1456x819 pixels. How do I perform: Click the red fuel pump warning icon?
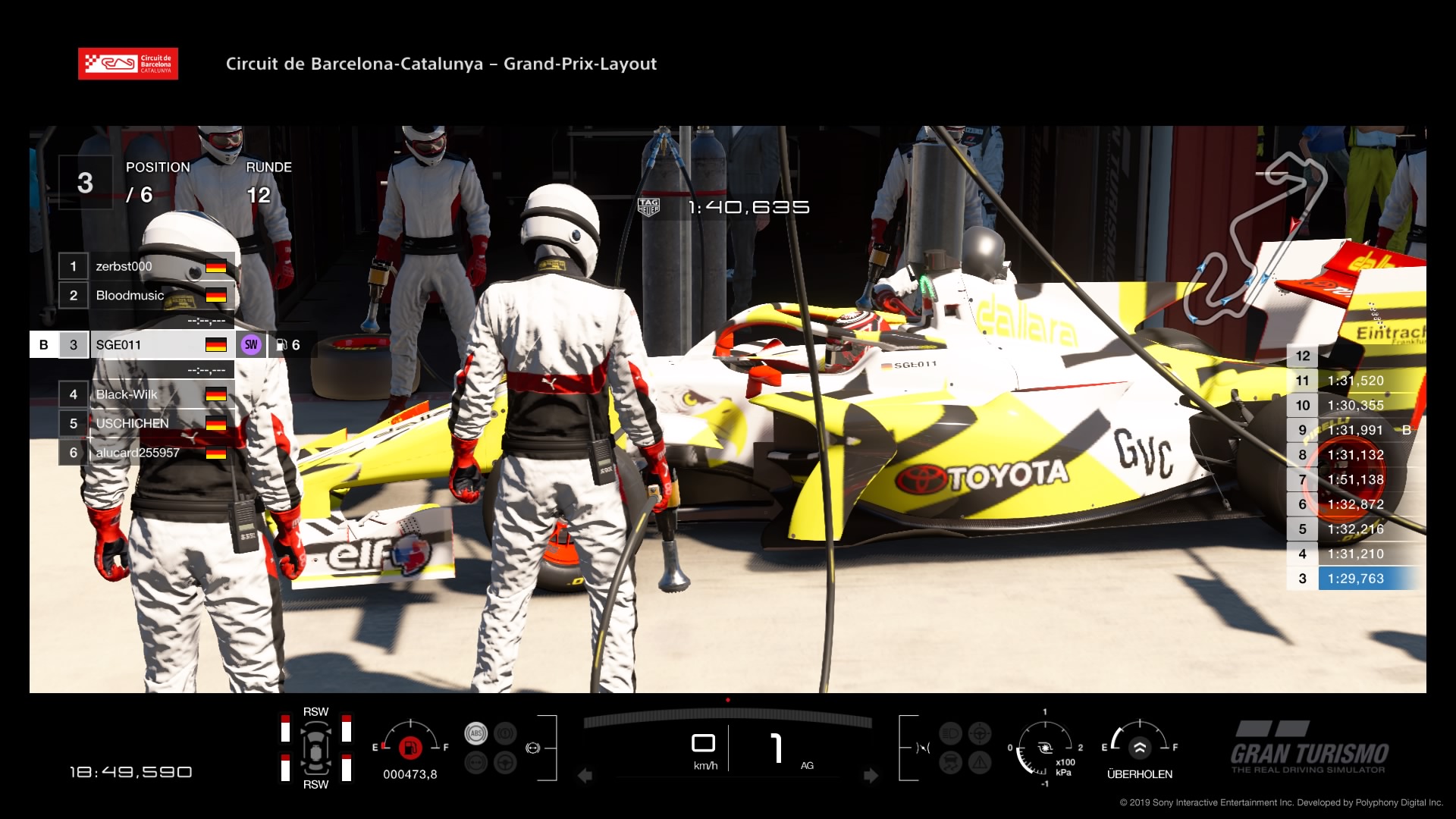click(410, 748)
